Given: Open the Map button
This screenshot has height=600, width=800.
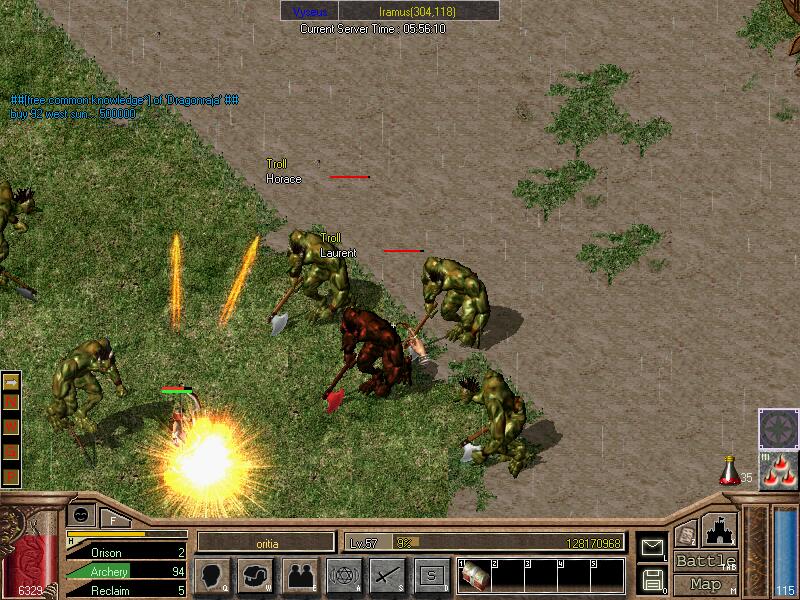Looking at the screenshot, I should (705, 584).
